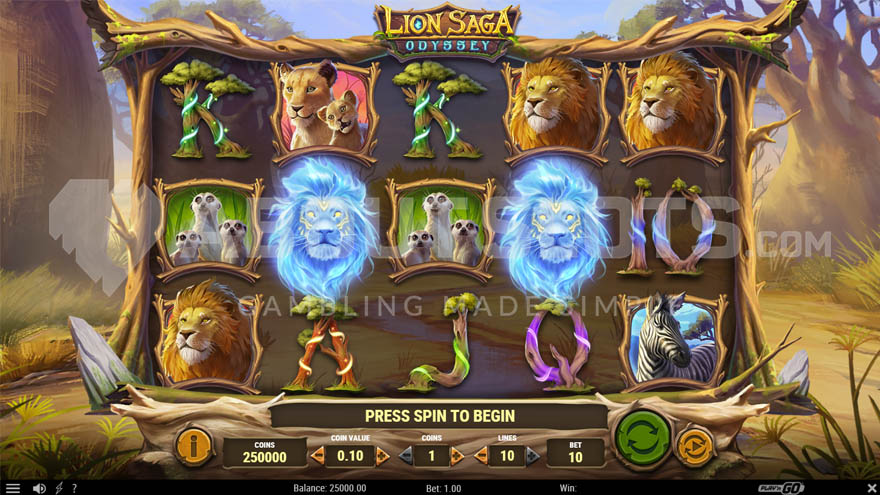Open the hamburger menu in bottom bar
The image size is (880, 495).
tap(13, 488)
